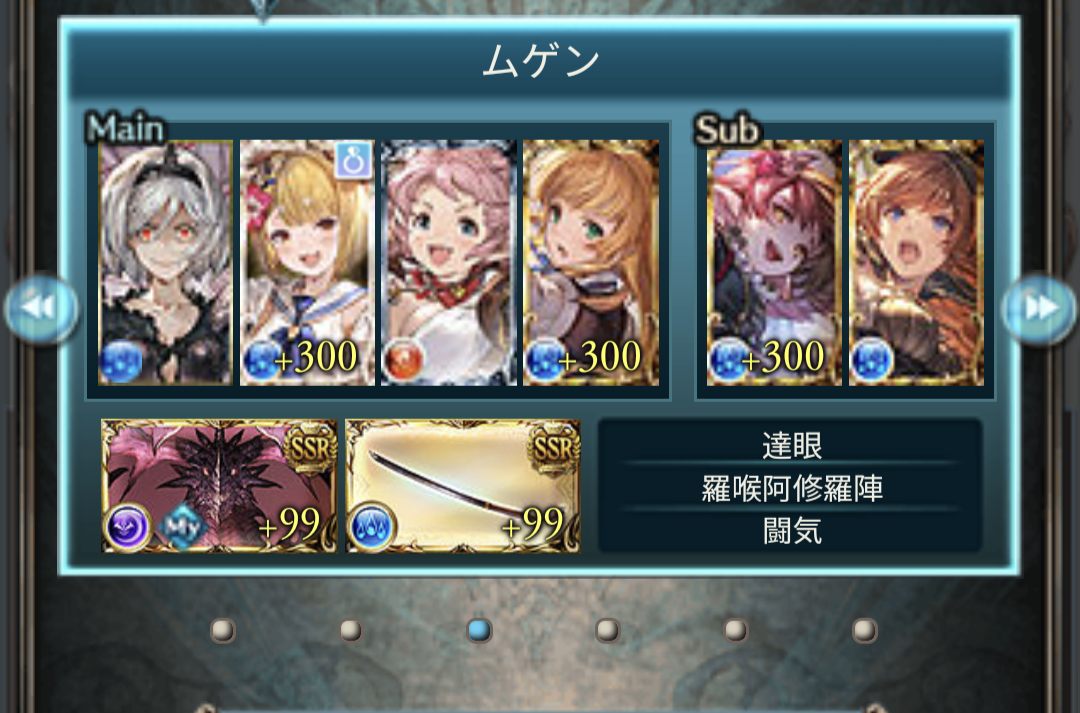Choose the brown-haired sub member card
The width and height of the screenshot is (1080, 713).
916,263
